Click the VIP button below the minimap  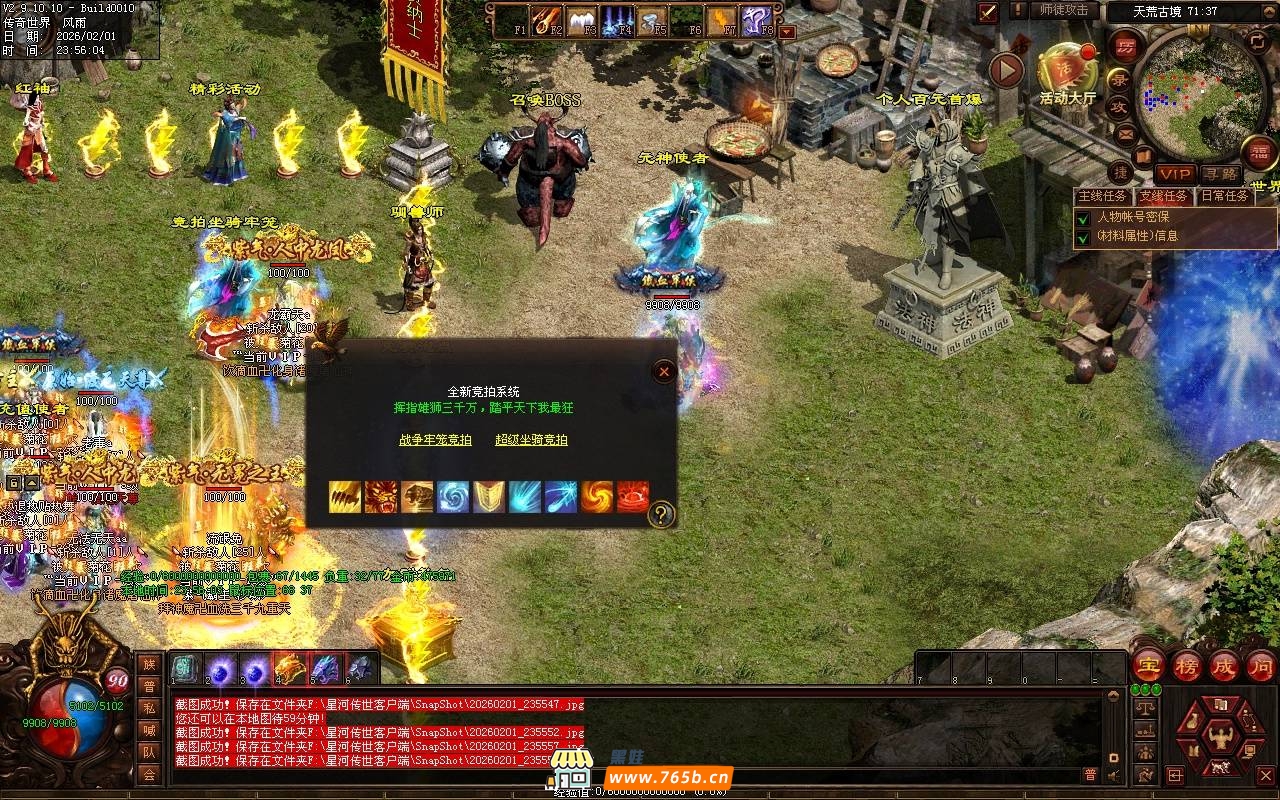coord(1176,174)
